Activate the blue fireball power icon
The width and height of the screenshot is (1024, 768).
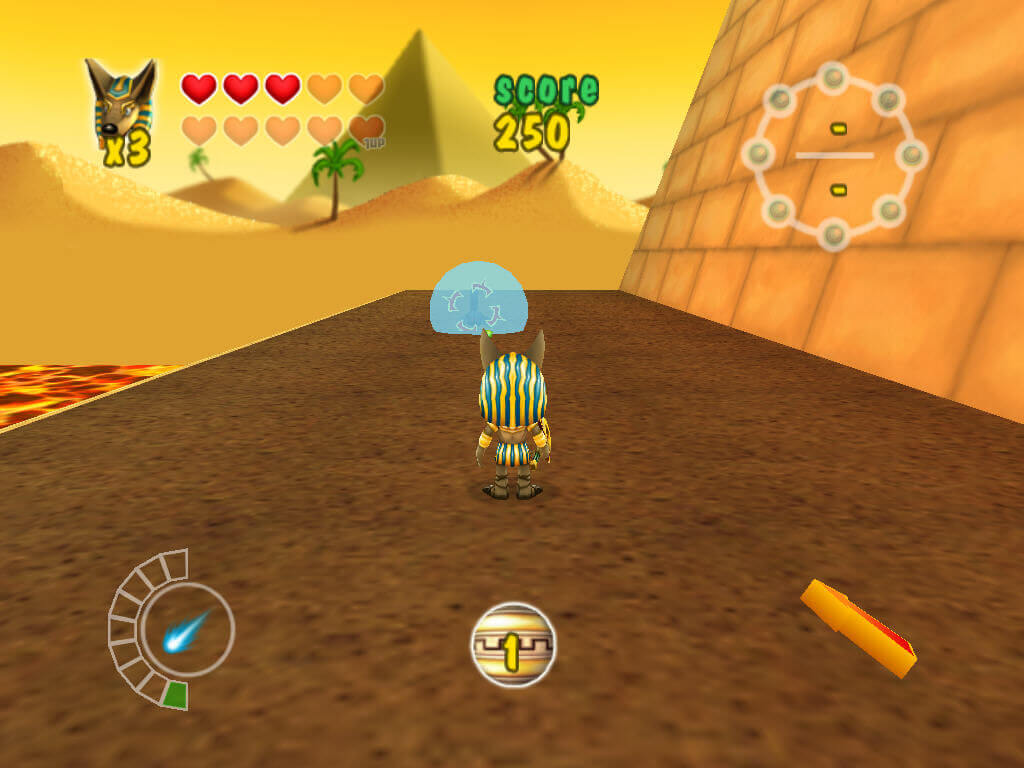click(186, 630)
